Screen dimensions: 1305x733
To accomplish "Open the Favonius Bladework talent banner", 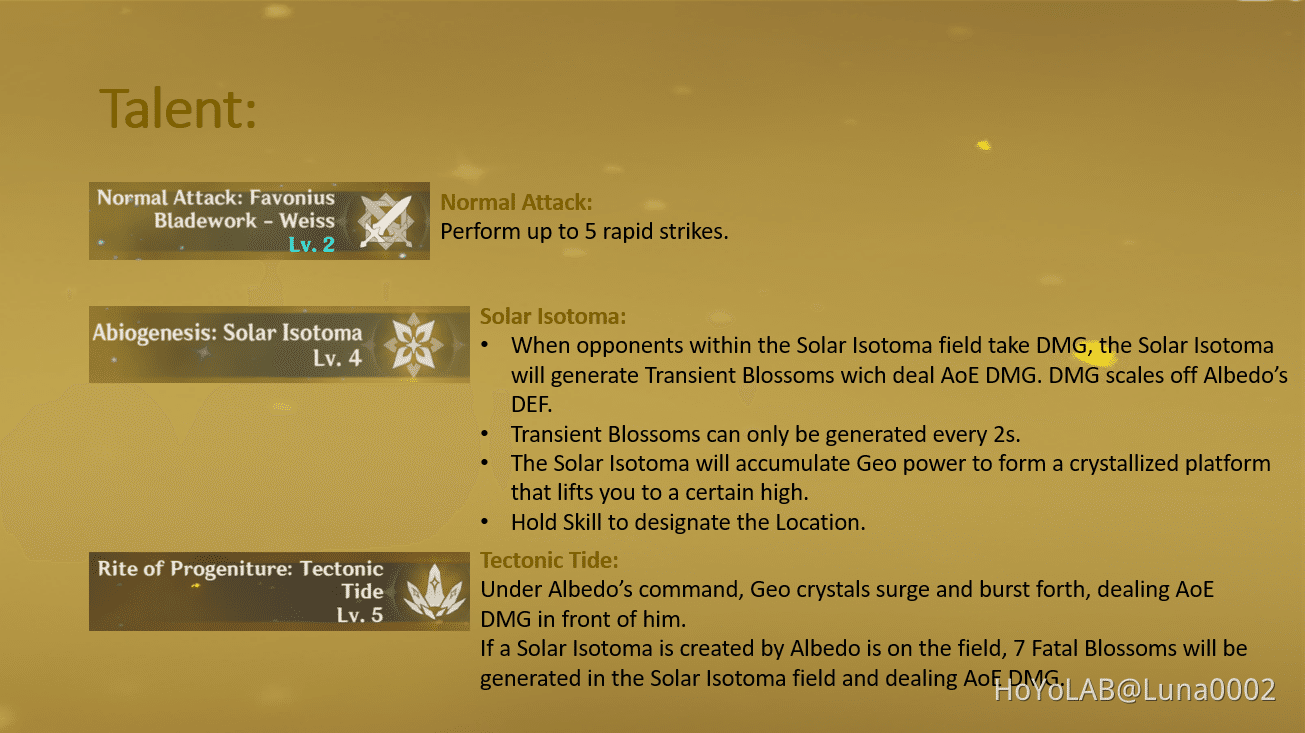I will point(259,220).
